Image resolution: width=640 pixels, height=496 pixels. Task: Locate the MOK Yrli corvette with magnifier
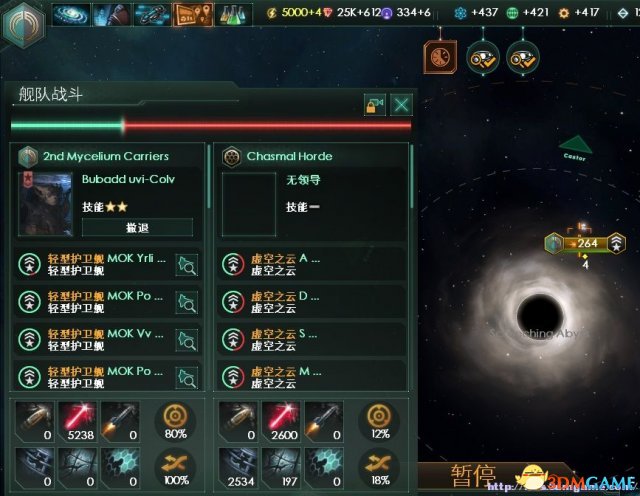tap(186, 264)
